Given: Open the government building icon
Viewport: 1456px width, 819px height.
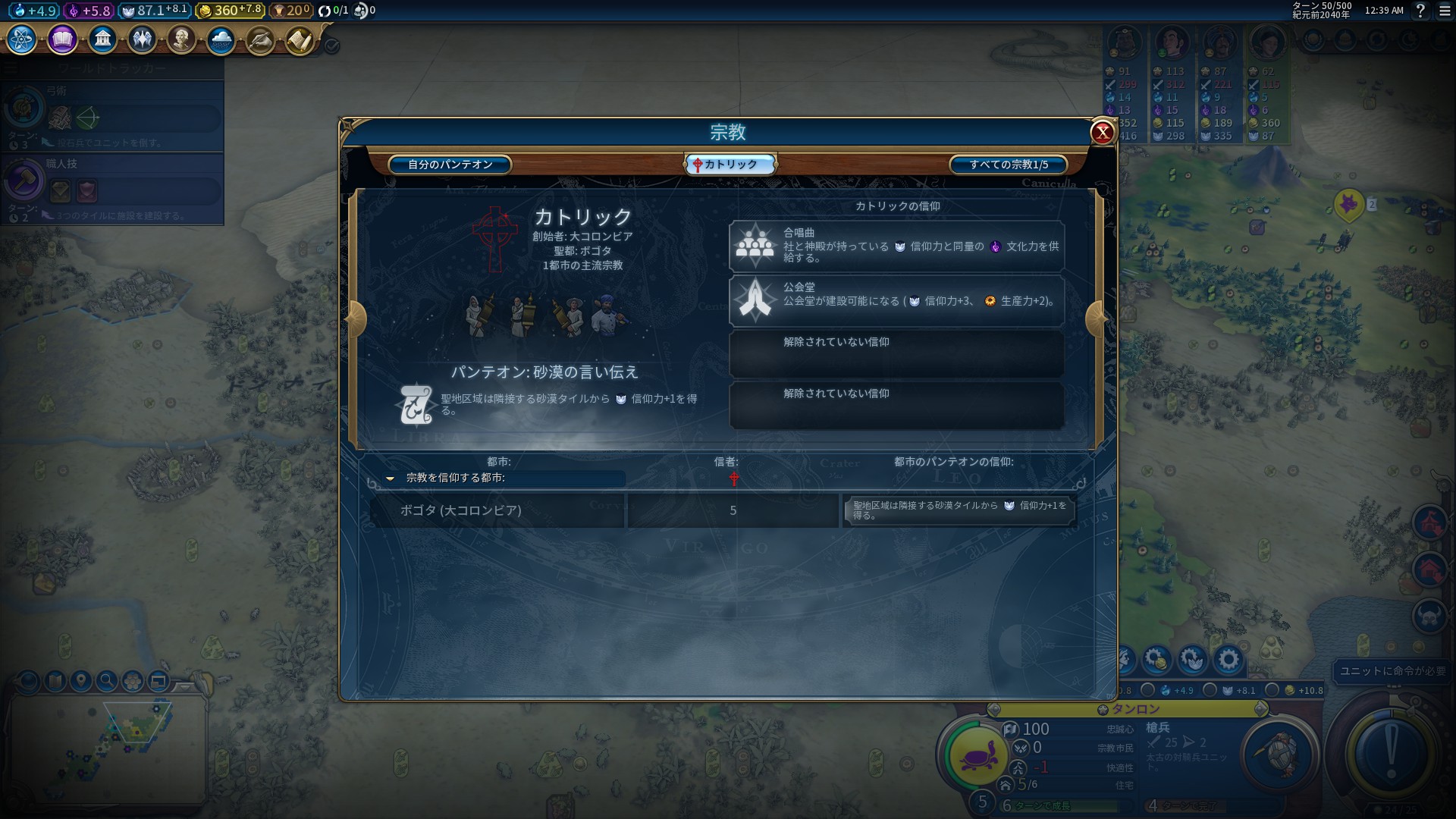Looking at the screenshot, I should coord(102,39).
